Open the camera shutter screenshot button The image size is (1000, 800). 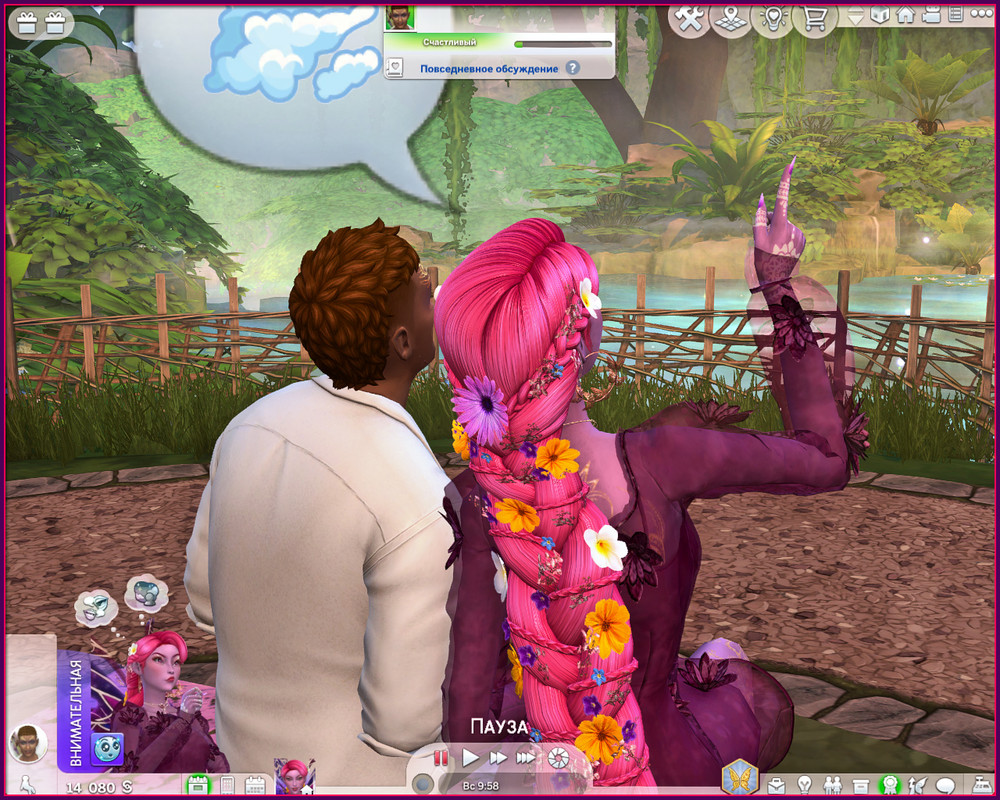click(x=556, y=758)
